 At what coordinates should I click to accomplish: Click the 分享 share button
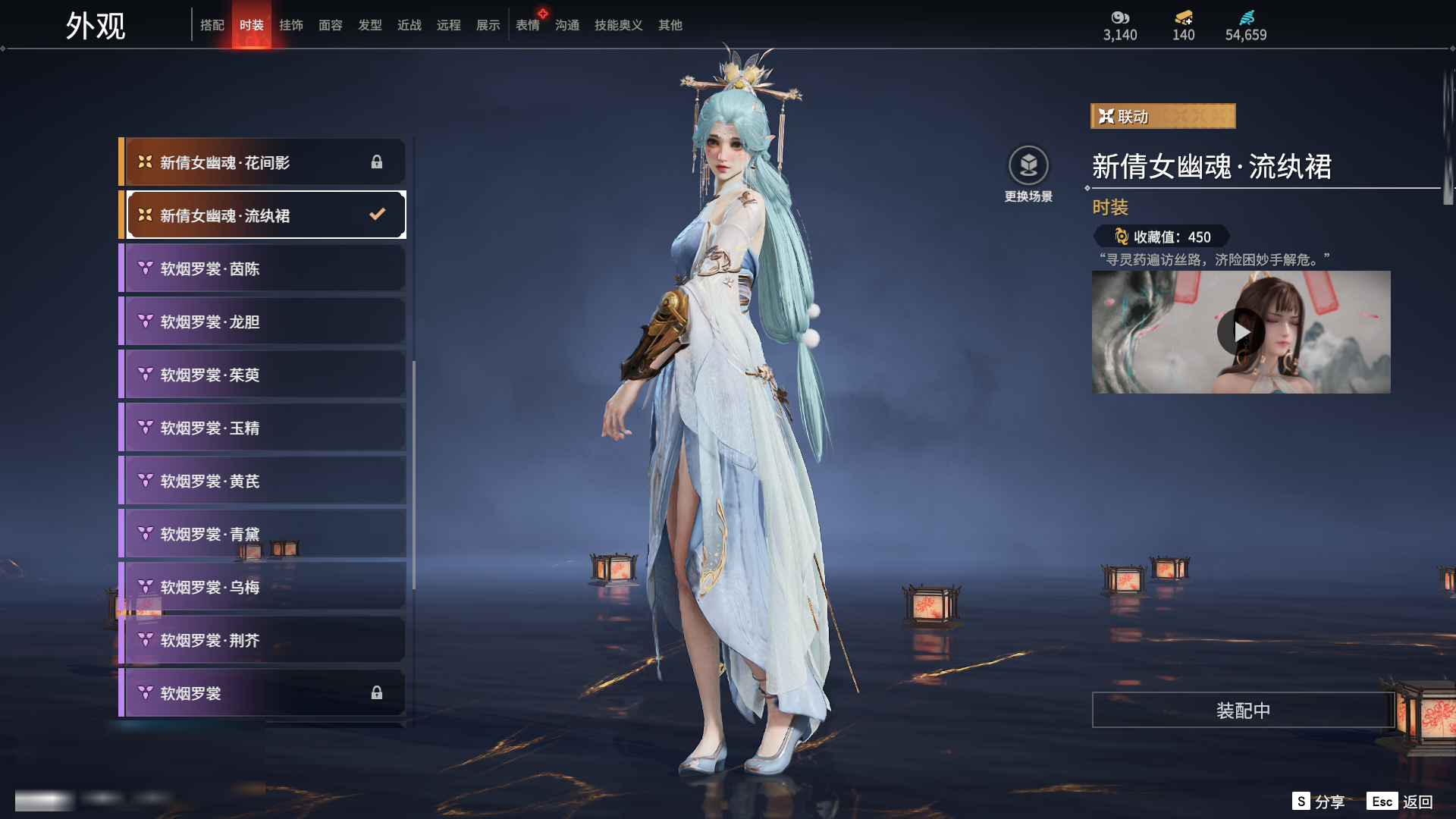click(1319, 802)
